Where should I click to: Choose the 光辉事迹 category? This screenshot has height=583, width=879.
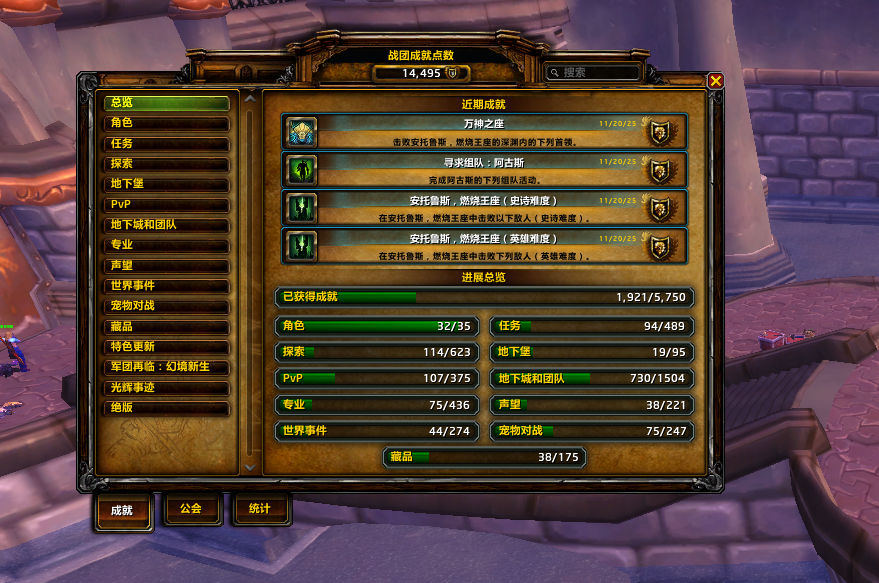167,388
